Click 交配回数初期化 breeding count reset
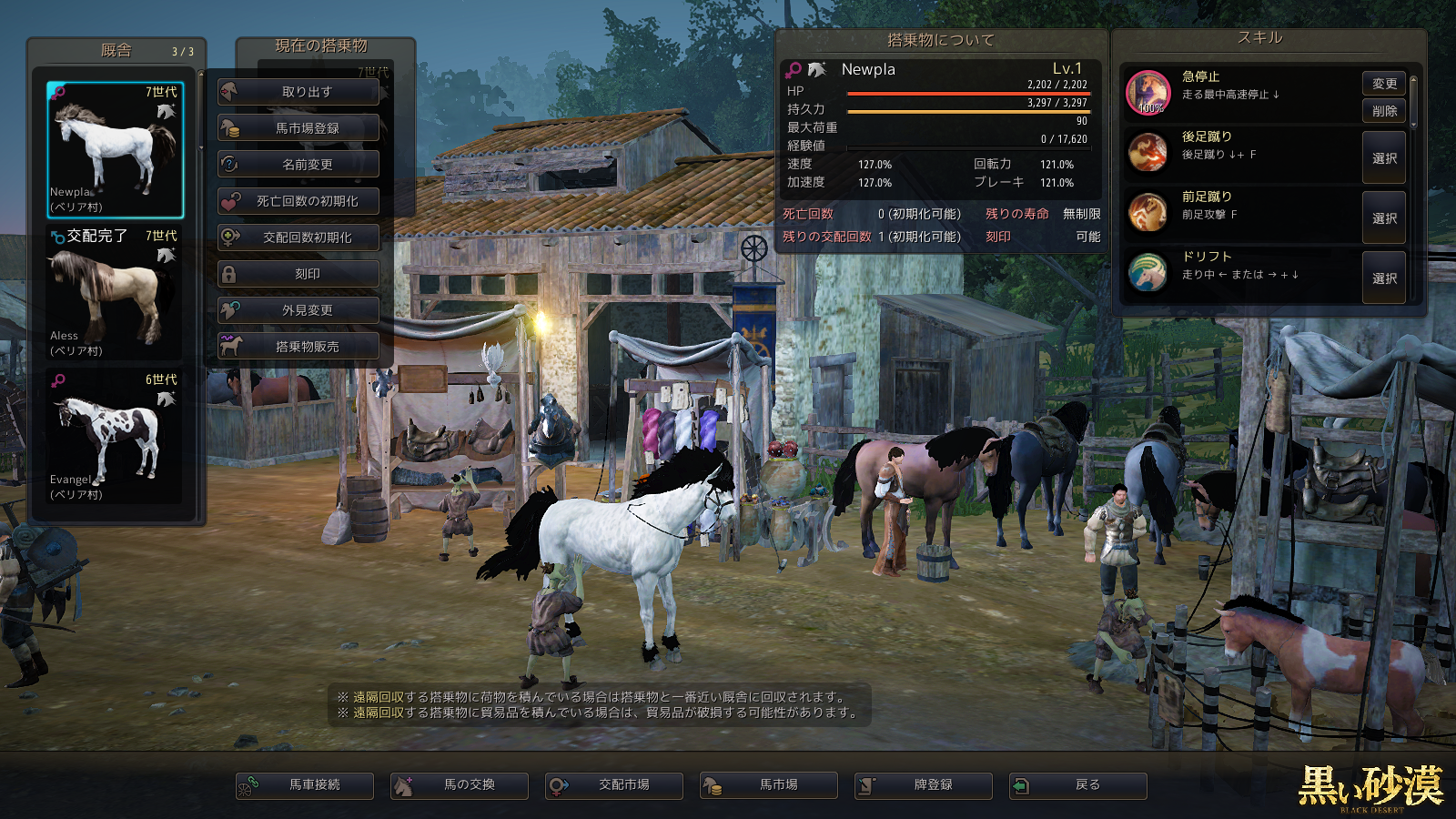This screenshot has height=819, width=1456. click(x=298, y=238)
